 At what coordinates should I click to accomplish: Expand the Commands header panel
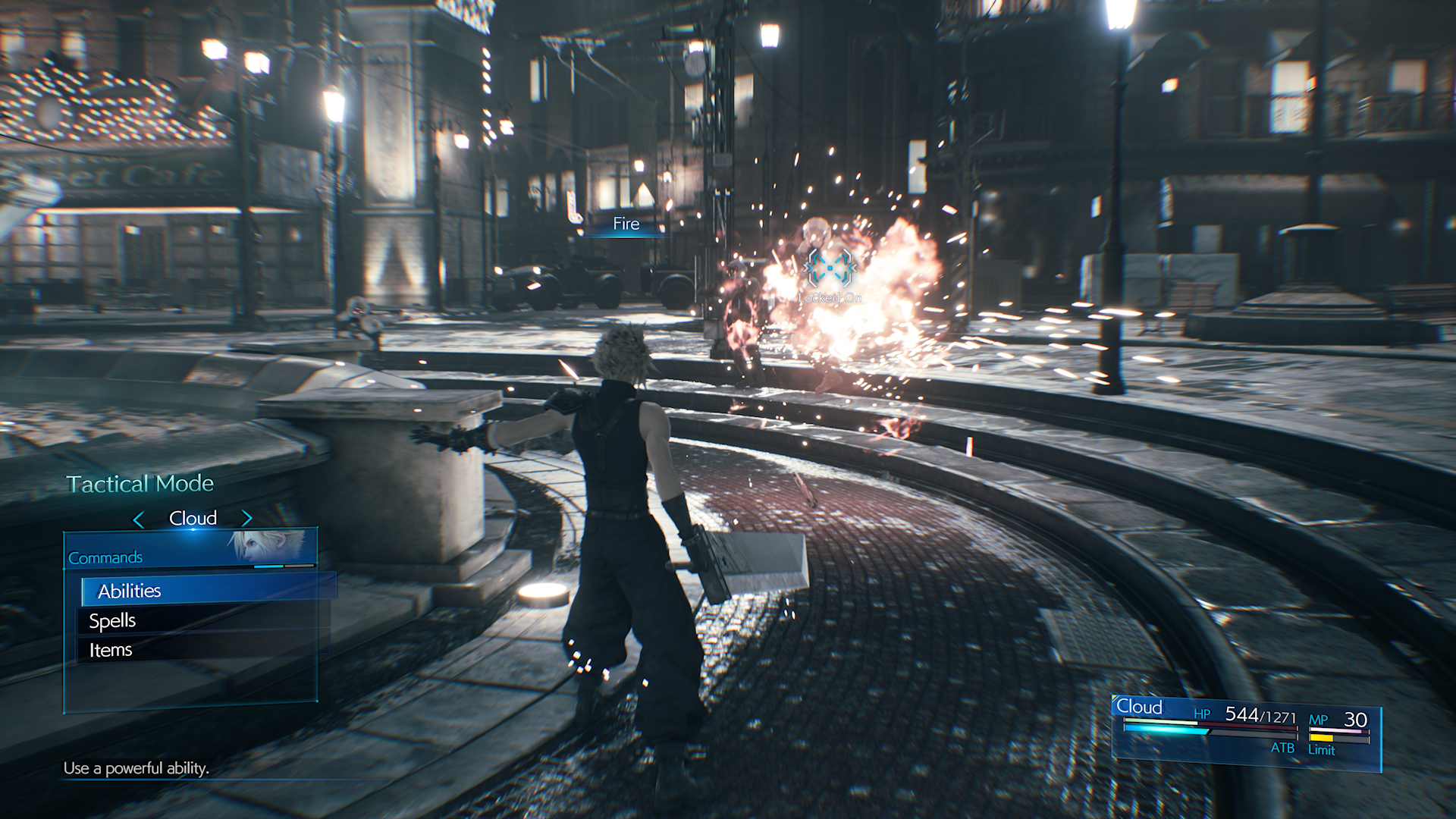pos(105,556)
